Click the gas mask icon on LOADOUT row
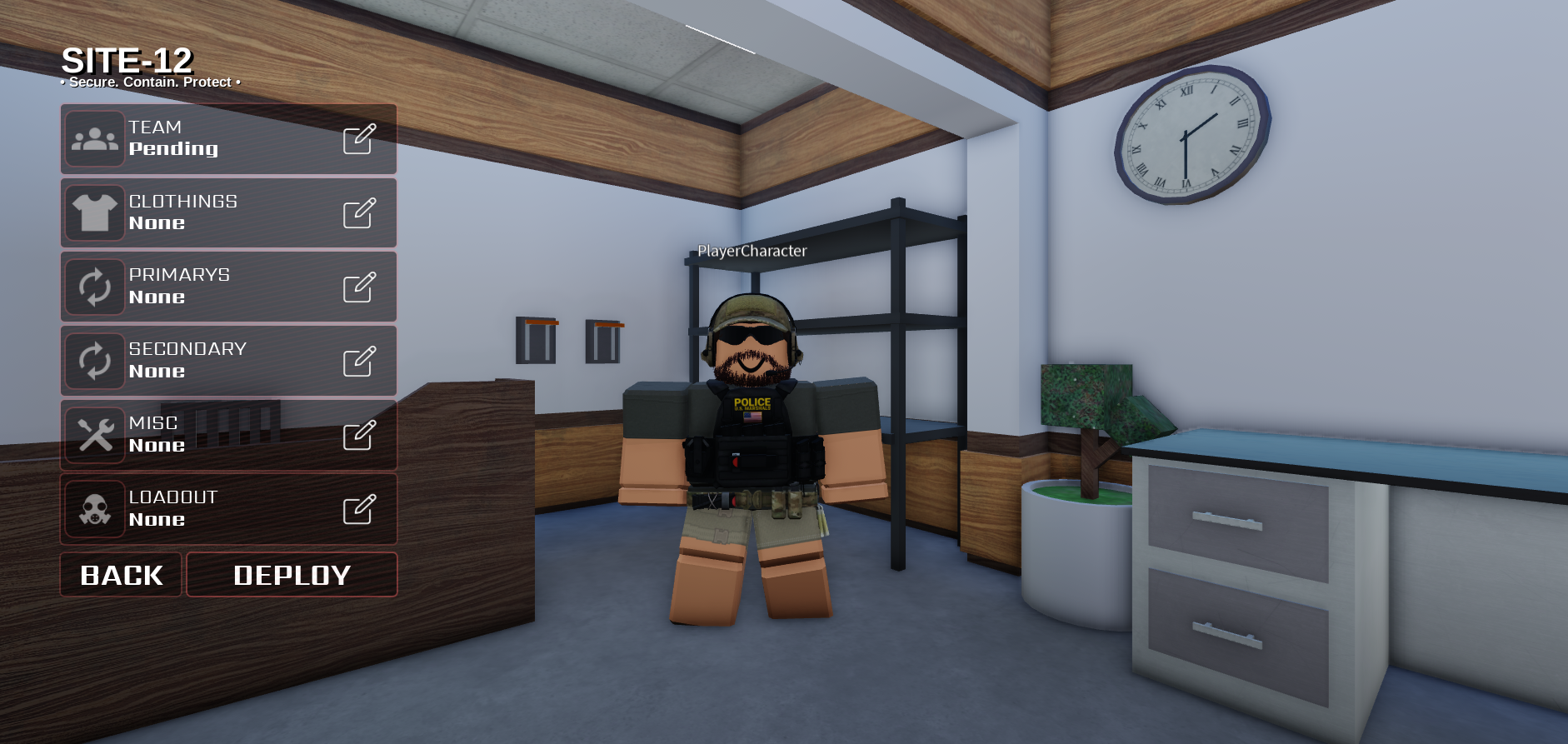 (95, 508)
